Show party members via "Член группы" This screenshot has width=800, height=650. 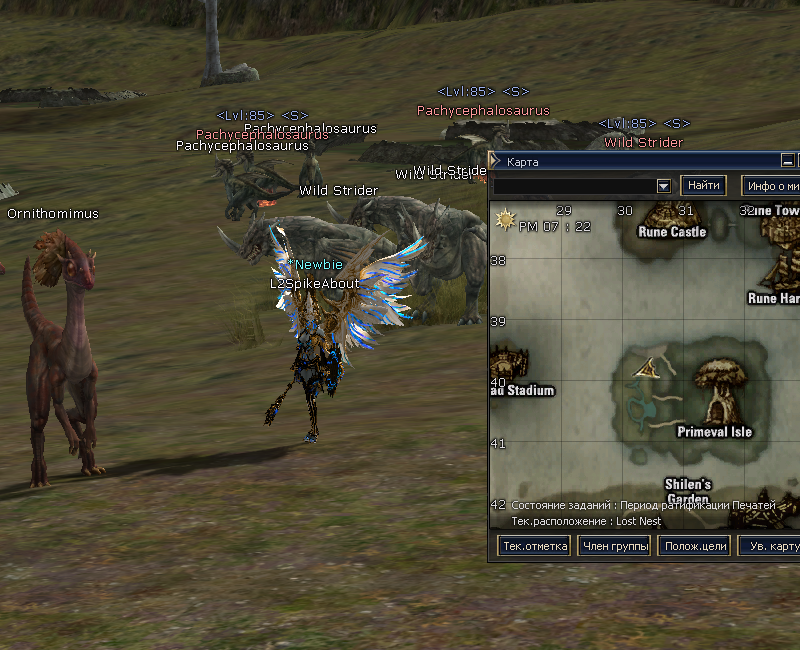point(614,546)
